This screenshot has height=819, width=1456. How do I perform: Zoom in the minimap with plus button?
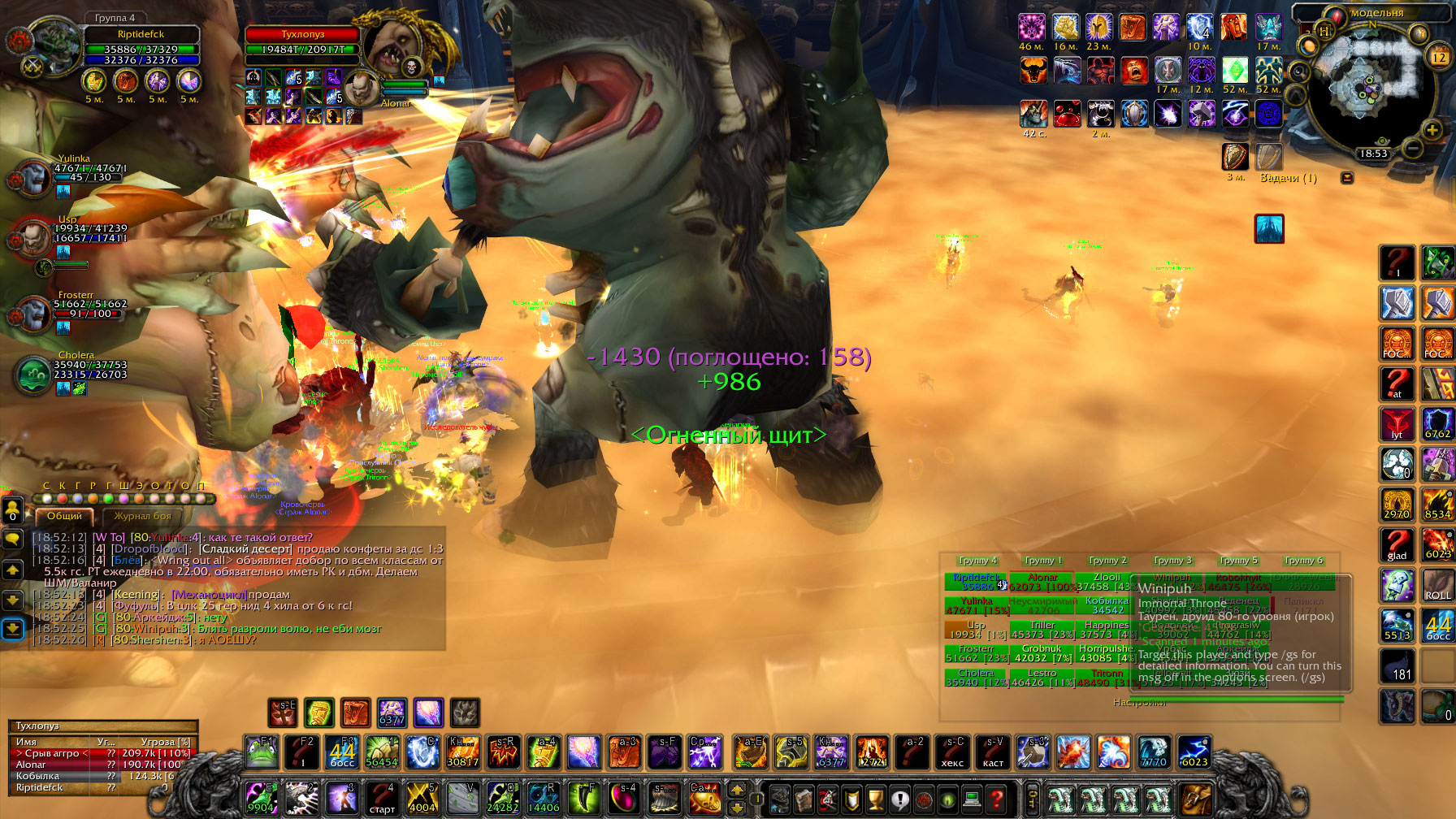click(1432, 129)
